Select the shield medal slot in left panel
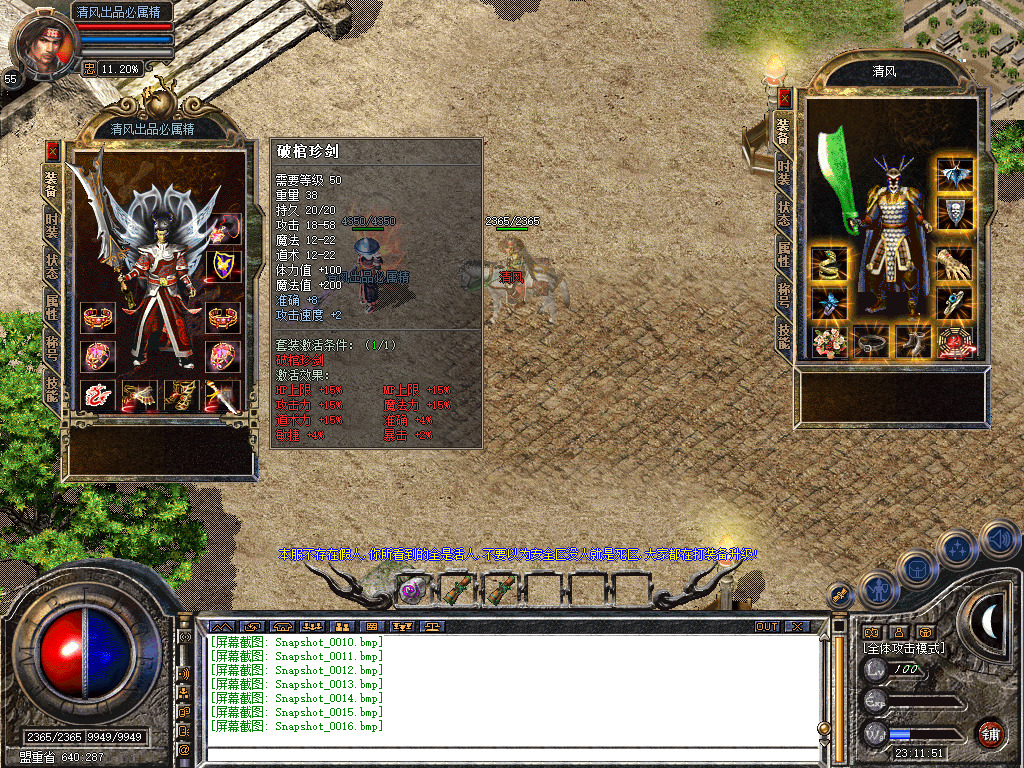Screen dimensions: 1024x768 pyautogui.click(x=223, y=265)
